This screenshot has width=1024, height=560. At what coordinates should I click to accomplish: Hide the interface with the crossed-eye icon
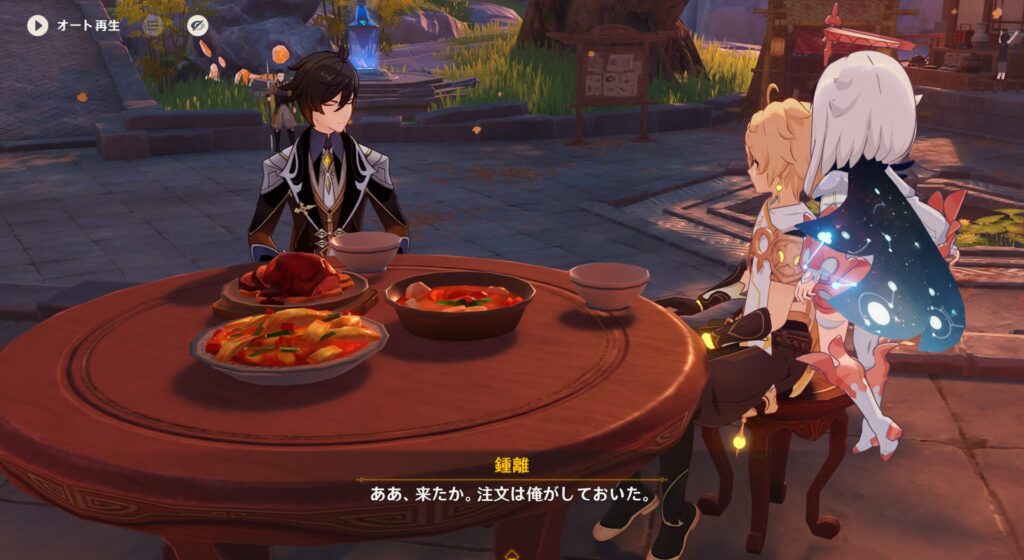(197, 25)
